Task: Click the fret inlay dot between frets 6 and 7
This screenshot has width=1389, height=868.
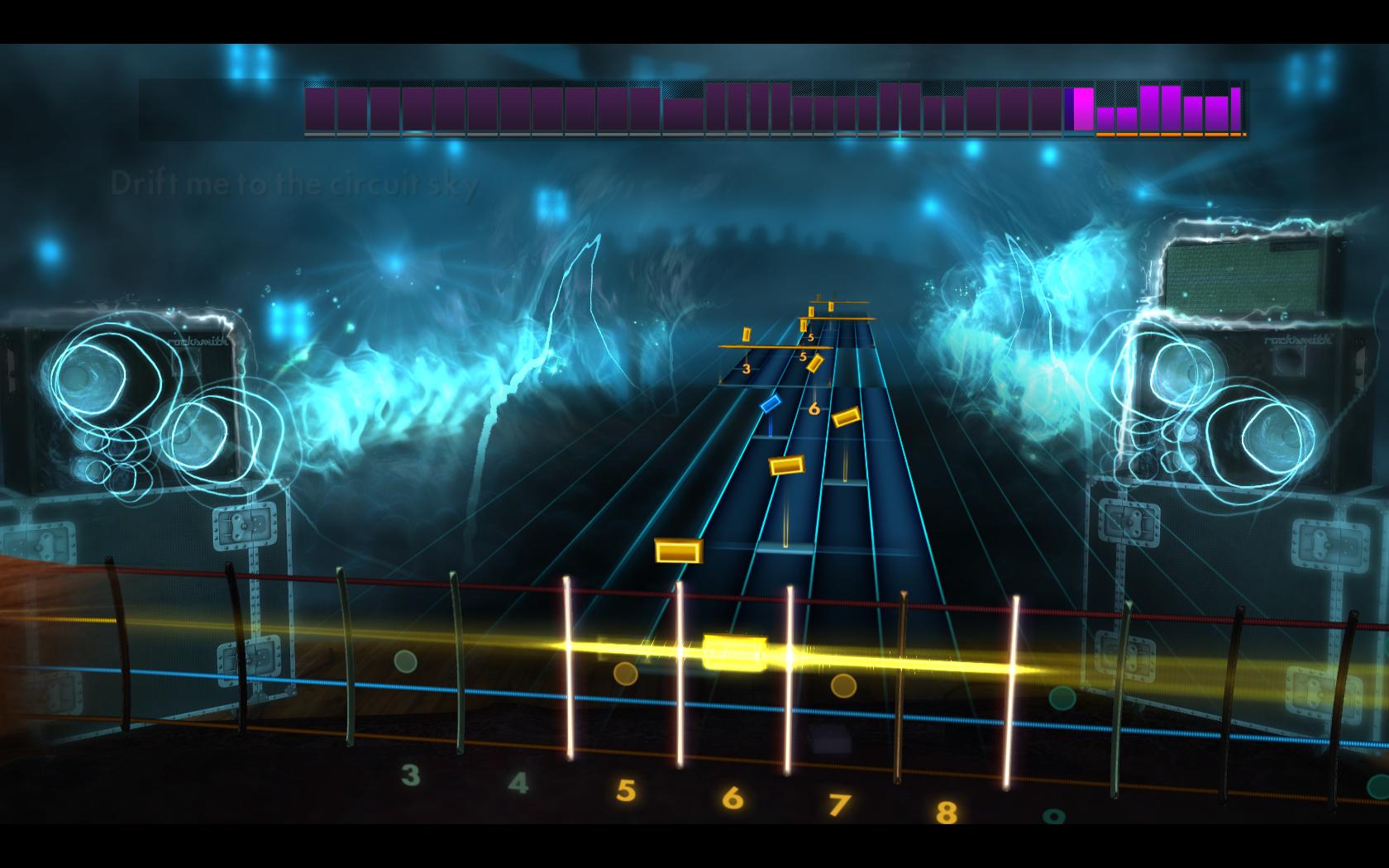Action: pyautogui.click(x=842, y=684)
